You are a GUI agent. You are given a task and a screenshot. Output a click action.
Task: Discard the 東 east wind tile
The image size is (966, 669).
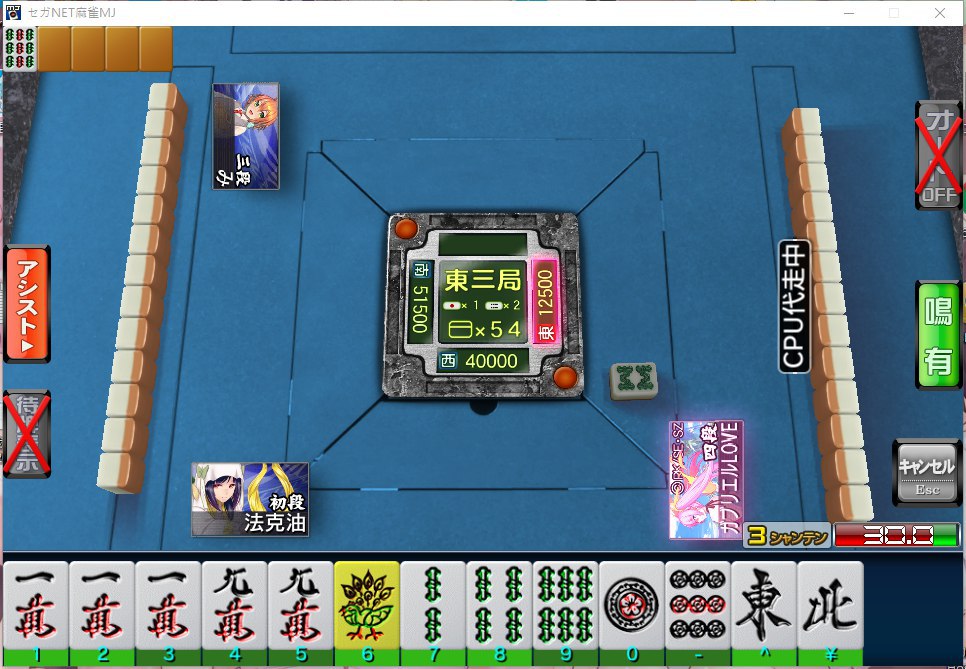[763, 607]
